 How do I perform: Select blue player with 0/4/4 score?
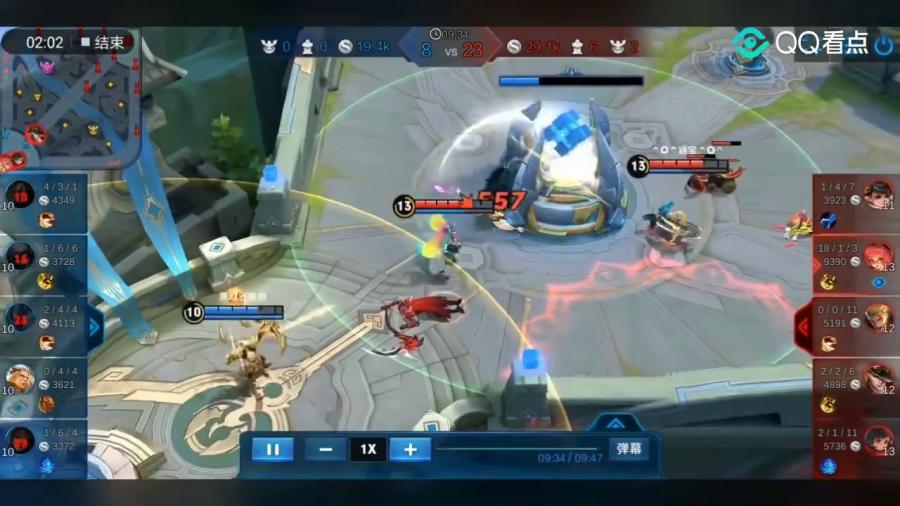[45, 387]
